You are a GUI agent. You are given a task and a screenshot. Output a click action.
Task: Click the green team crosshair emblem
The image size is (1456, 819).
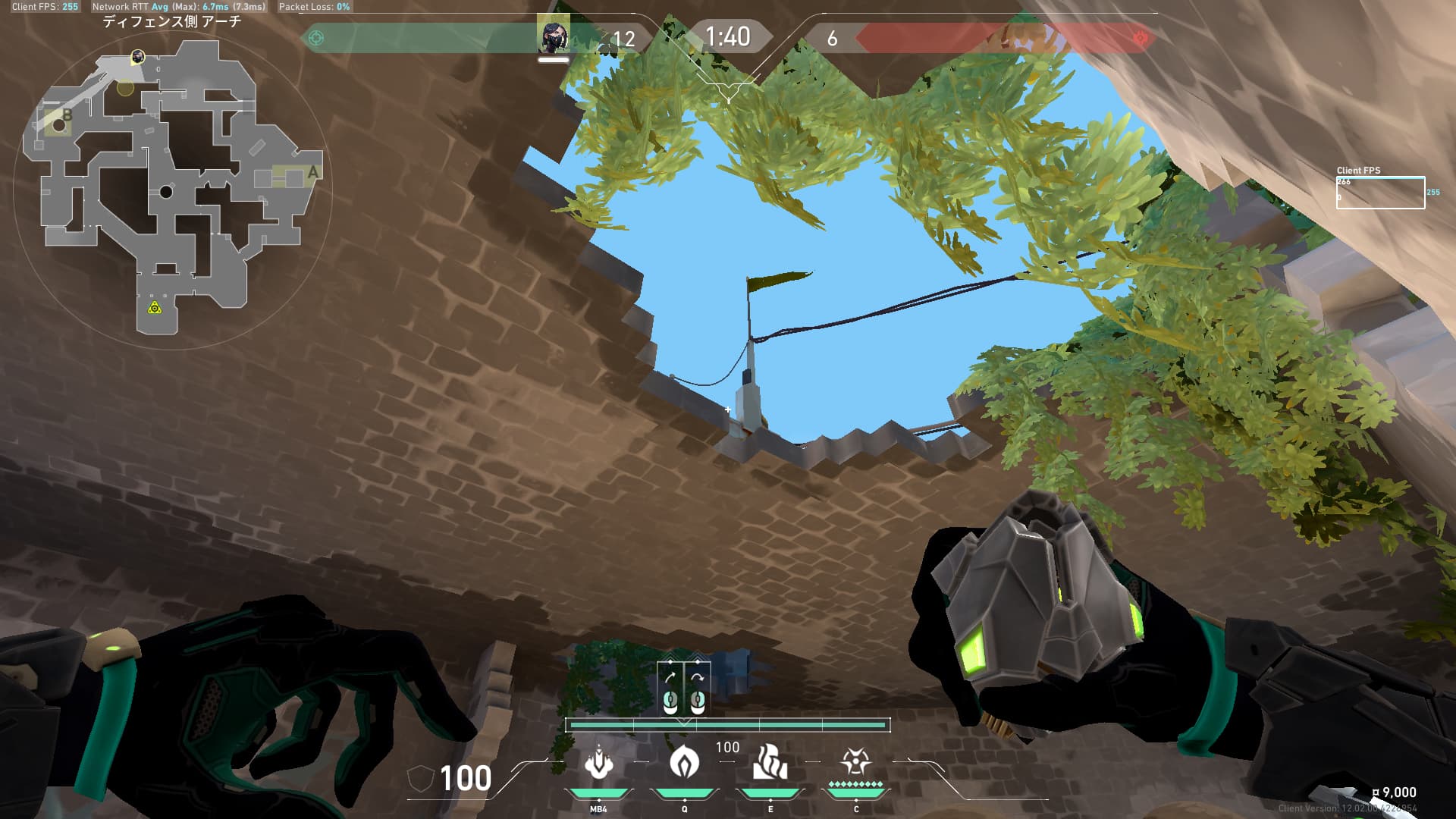pos(316,38)
